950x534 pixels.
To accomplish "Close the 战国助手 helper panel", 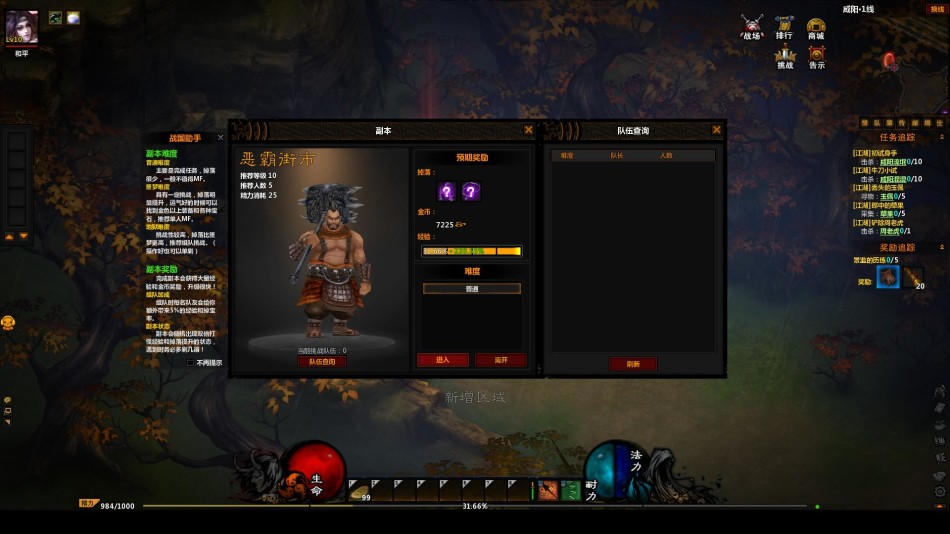I will click(x=222, y=138).
